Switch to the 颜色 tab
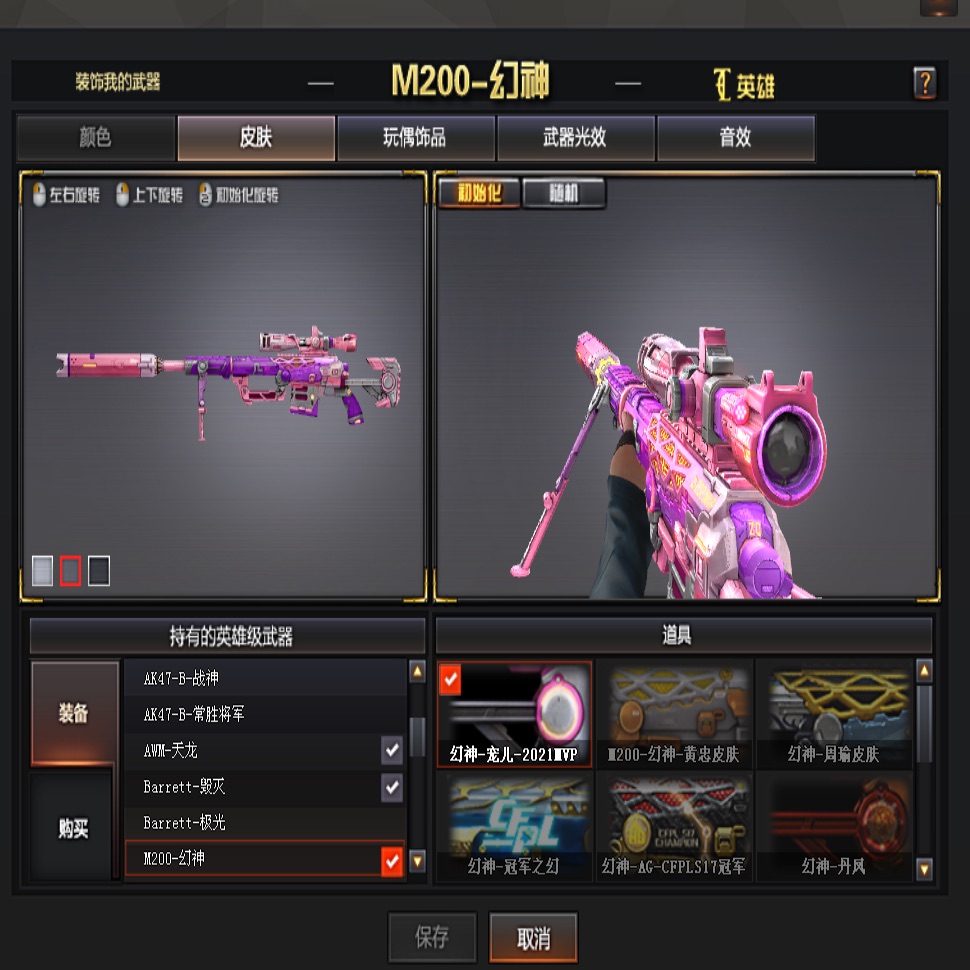970x970 pixels. 96,138
